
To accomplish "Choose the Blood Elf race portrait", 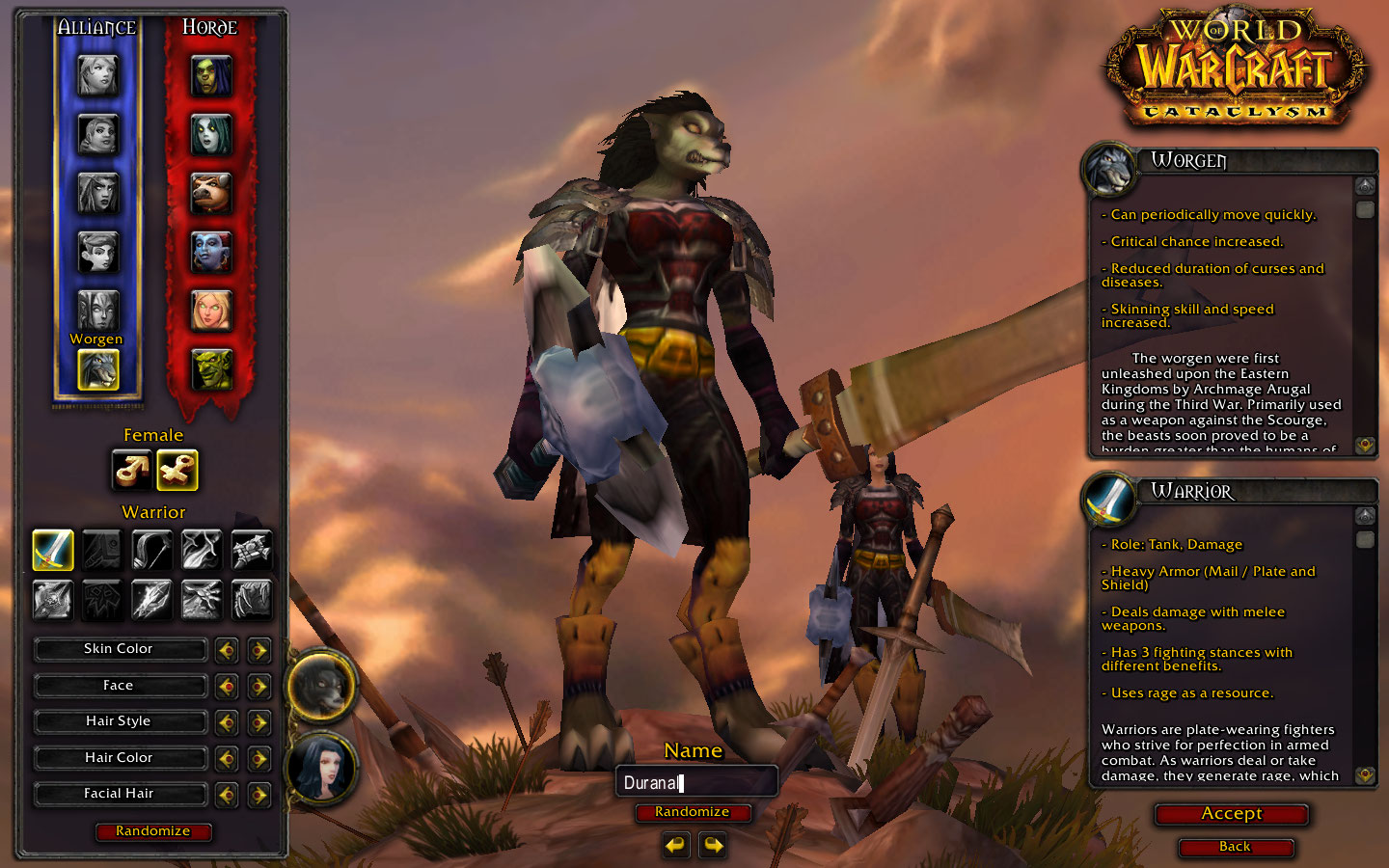I will pos(211,311).
